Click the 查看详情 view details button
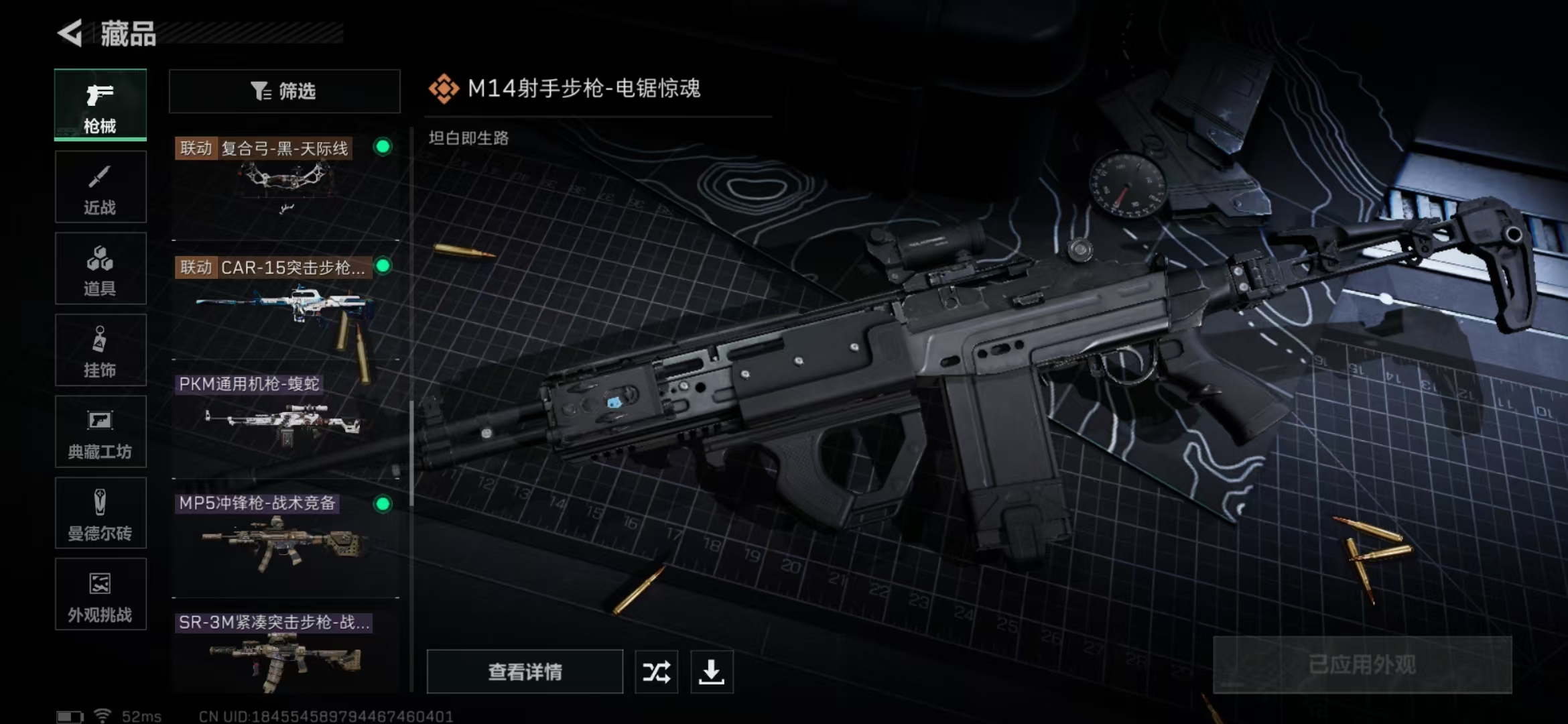The height and width of the screenshot is (724, 1568). [525, 672]
